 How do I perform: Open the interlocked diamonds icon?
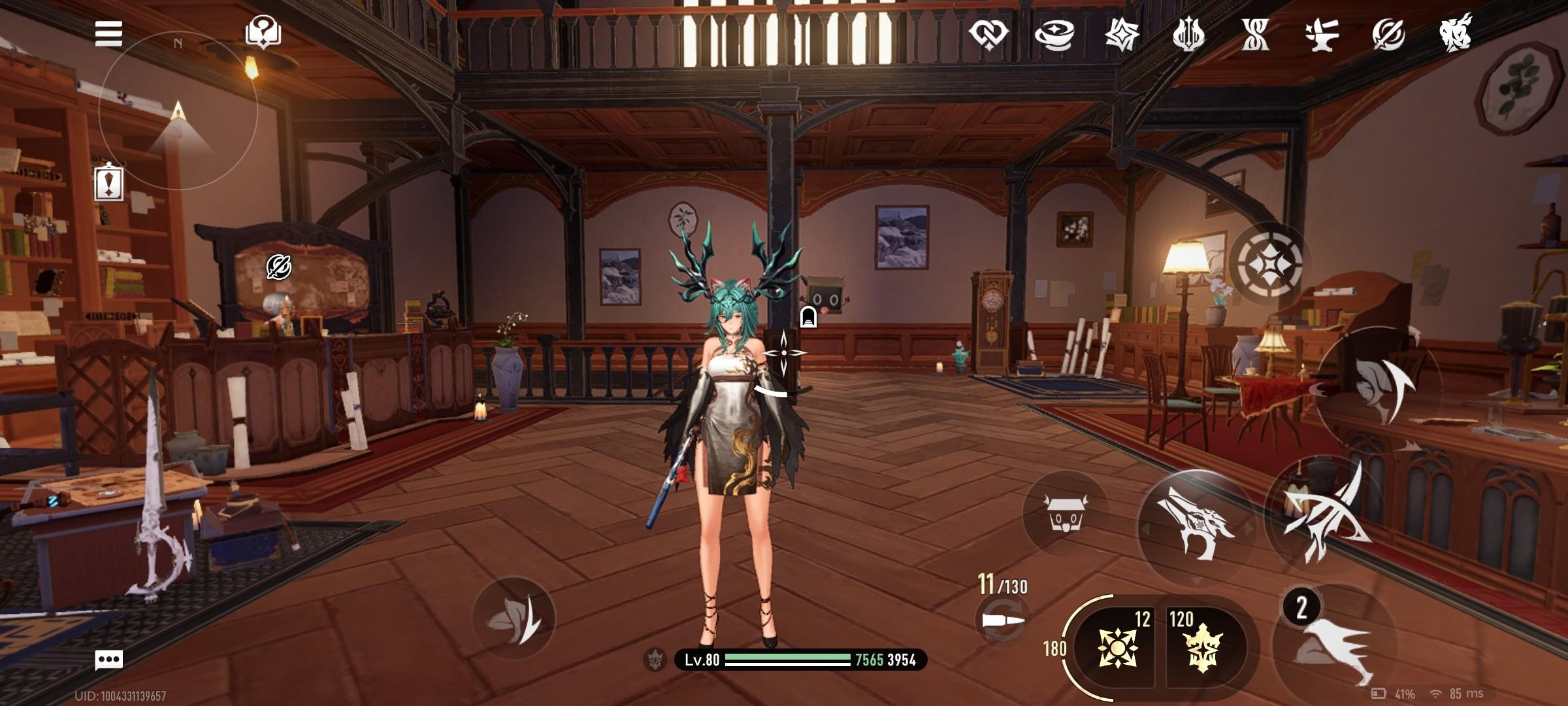pyautogui.click(x=988, y=33)
